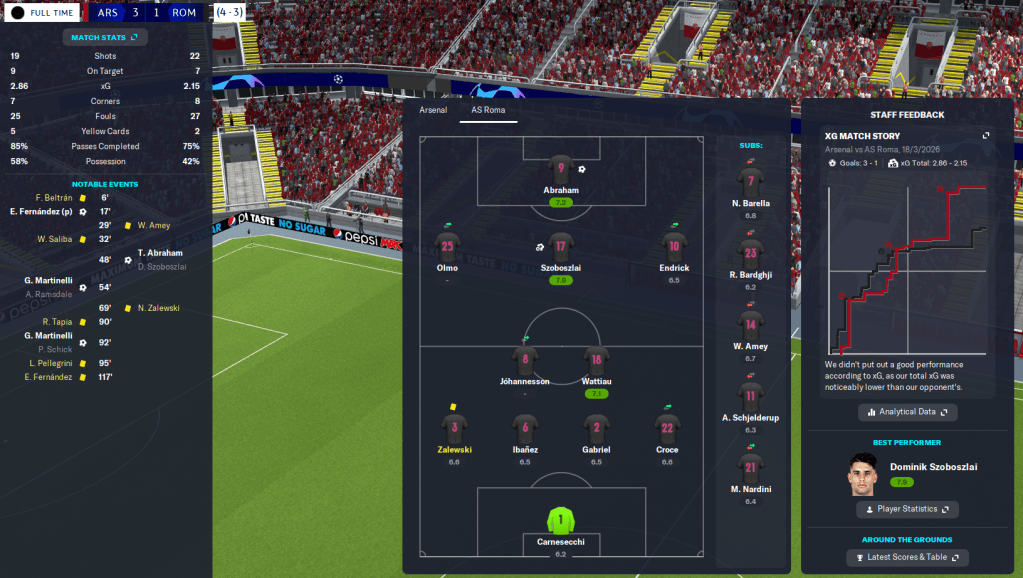Open the Analytical Data view
1023x578 pixels.
coord(908,412)
